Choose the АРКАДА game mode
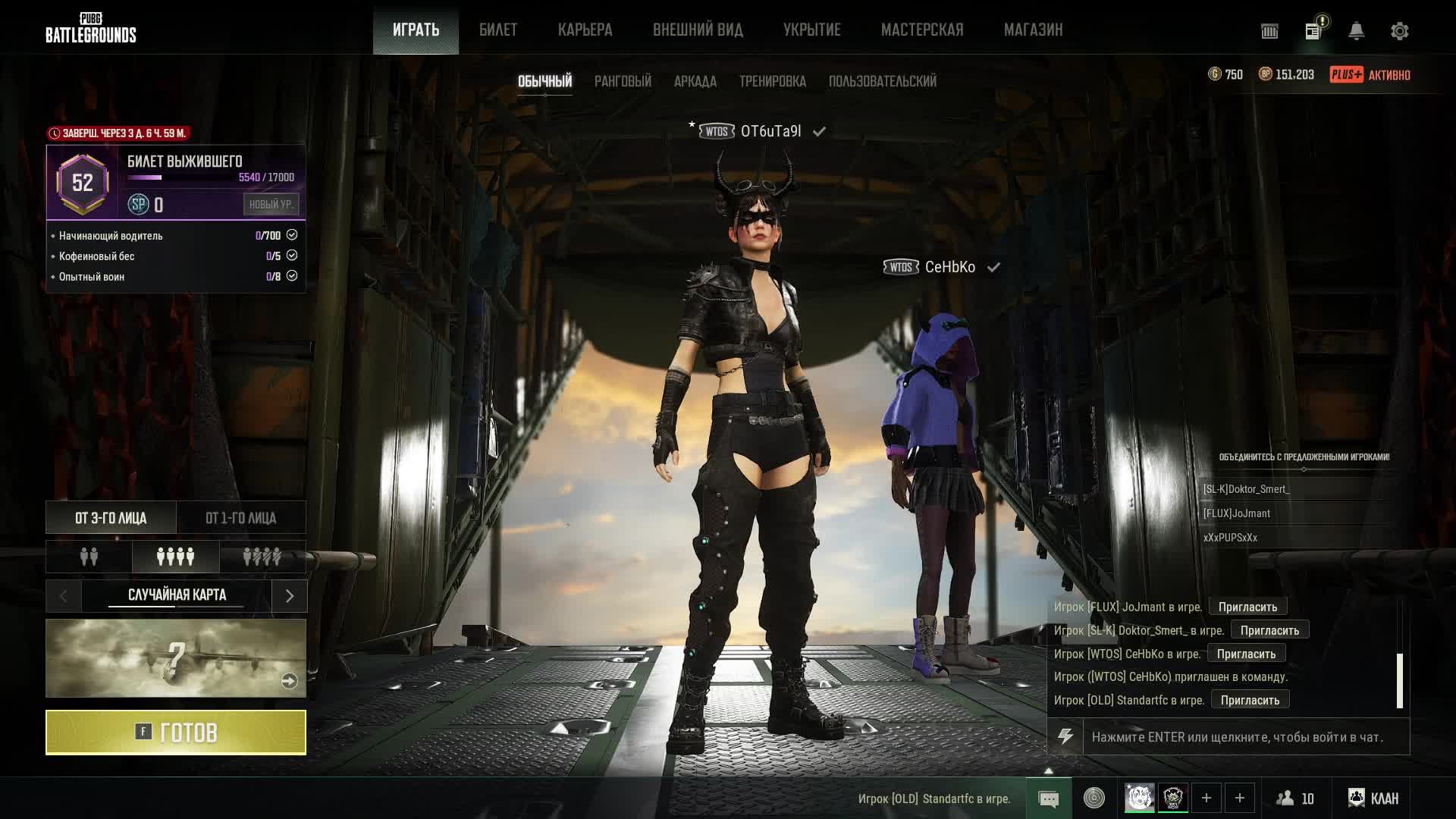Viewport: 1456px width, 819px height. [x=695, y=81]
